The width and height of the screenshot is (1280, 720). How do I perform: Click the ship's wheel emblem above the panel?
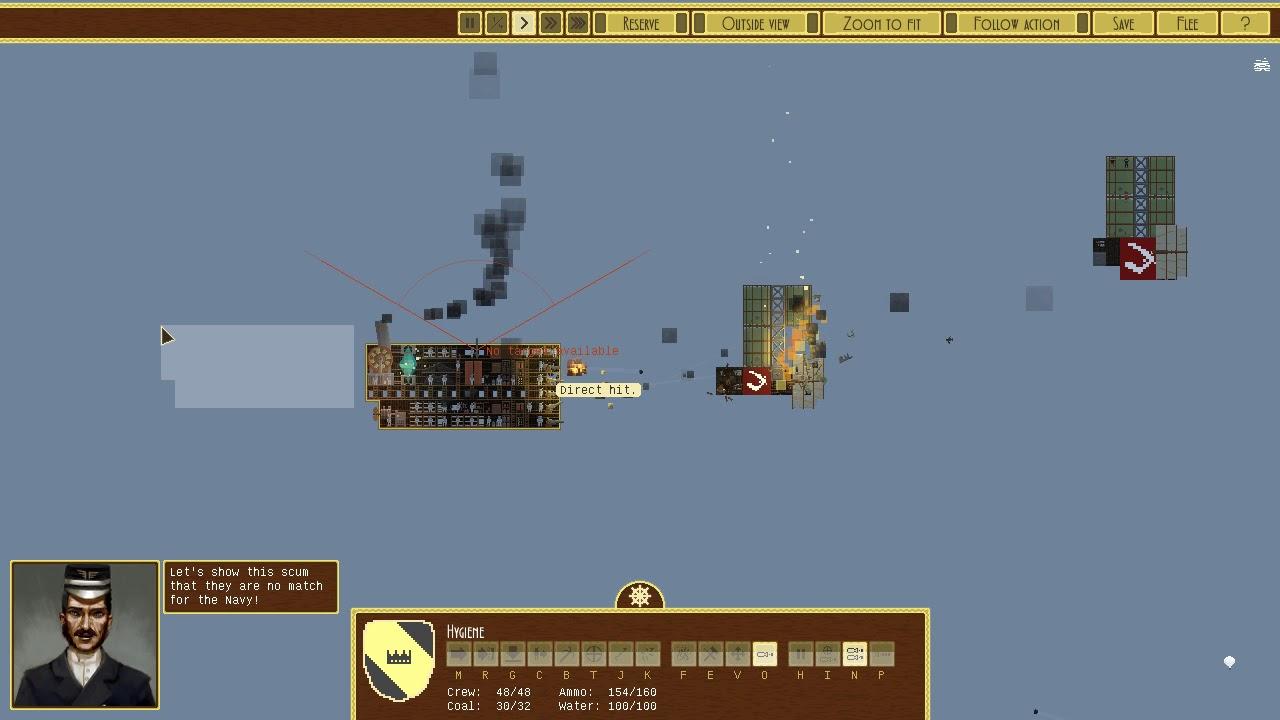[x=640, y=597]
